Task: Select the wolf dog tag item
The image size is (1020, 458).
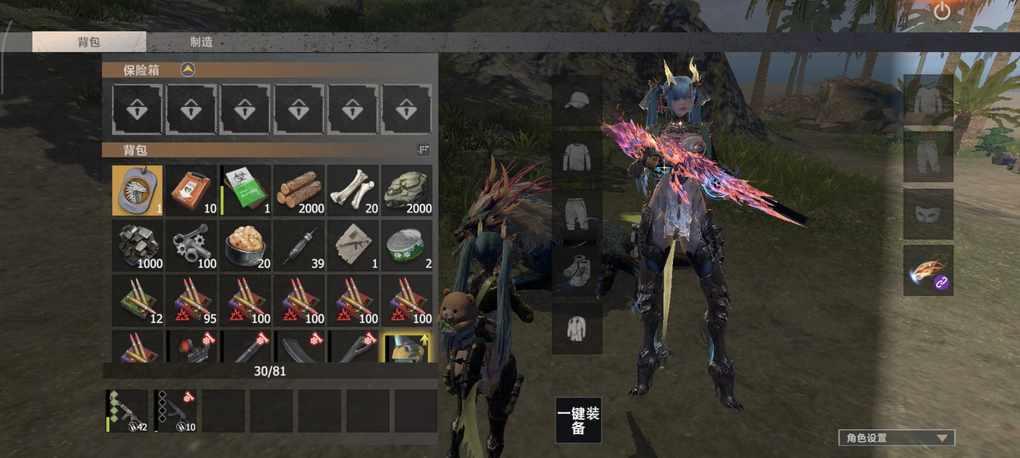Action: click(137, 189)
